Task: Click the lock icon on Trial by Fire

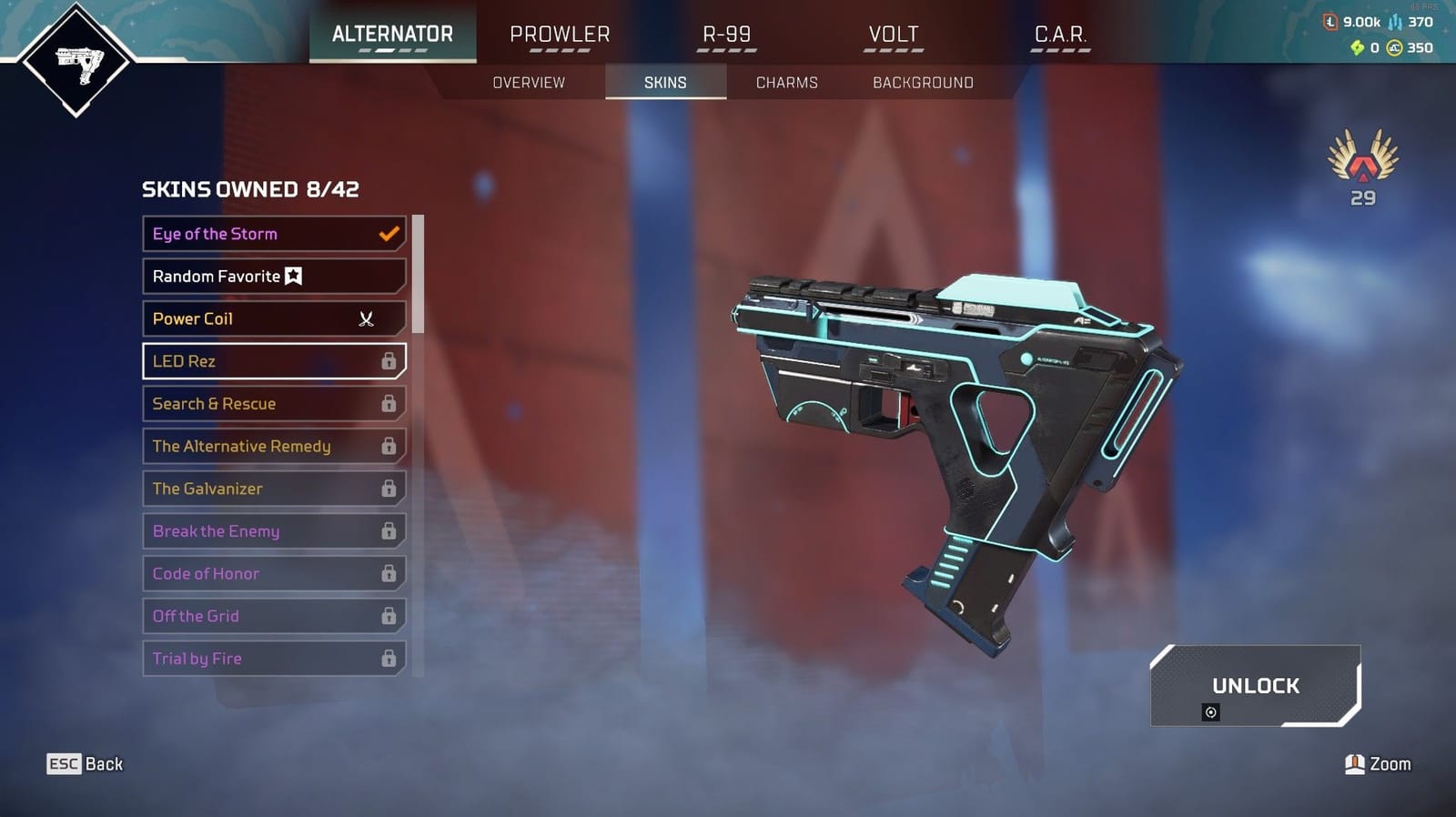Action: (x=389, y=659)
